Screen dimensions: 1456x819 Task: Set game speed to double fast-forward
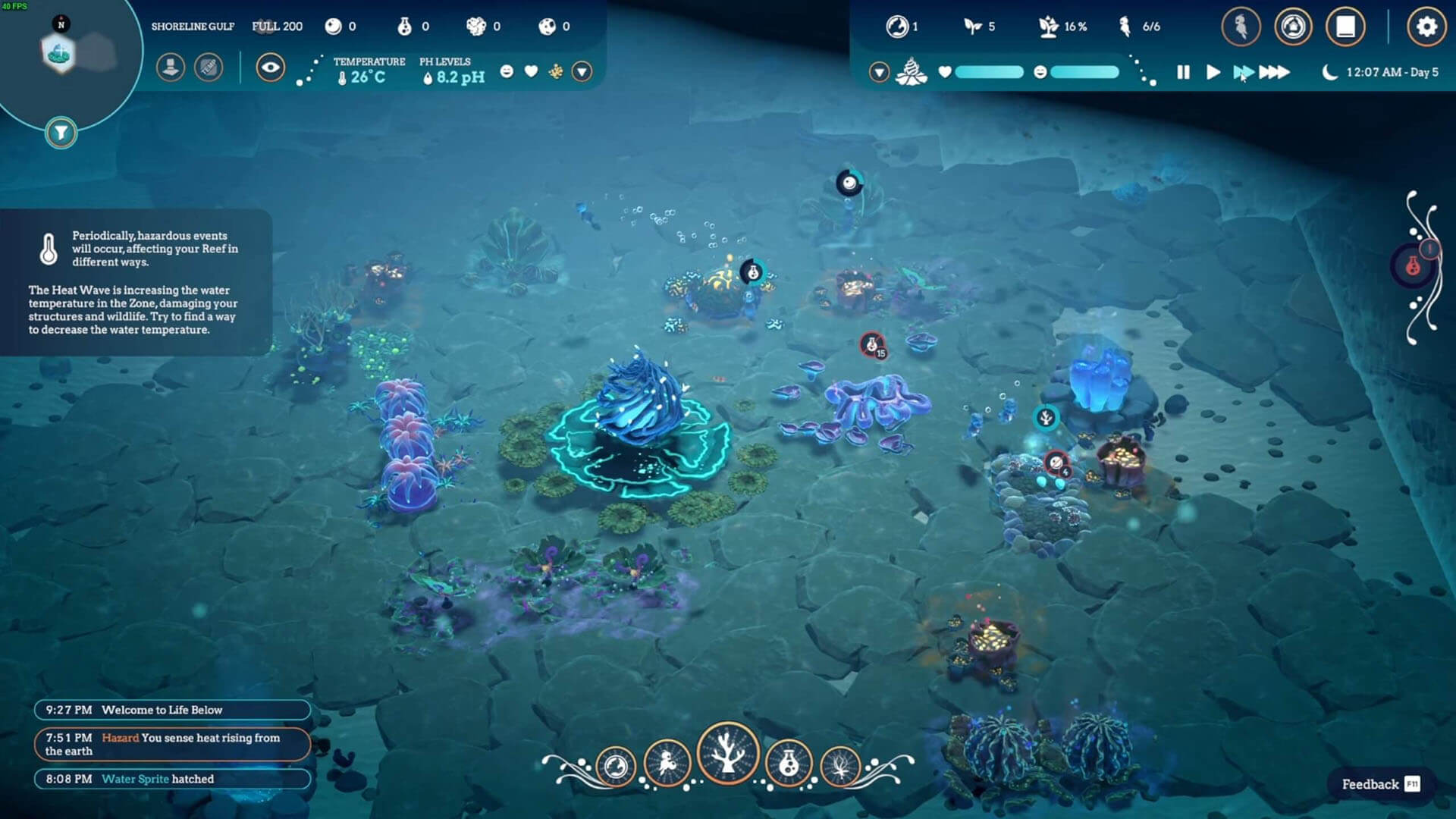pos(1243,72)
